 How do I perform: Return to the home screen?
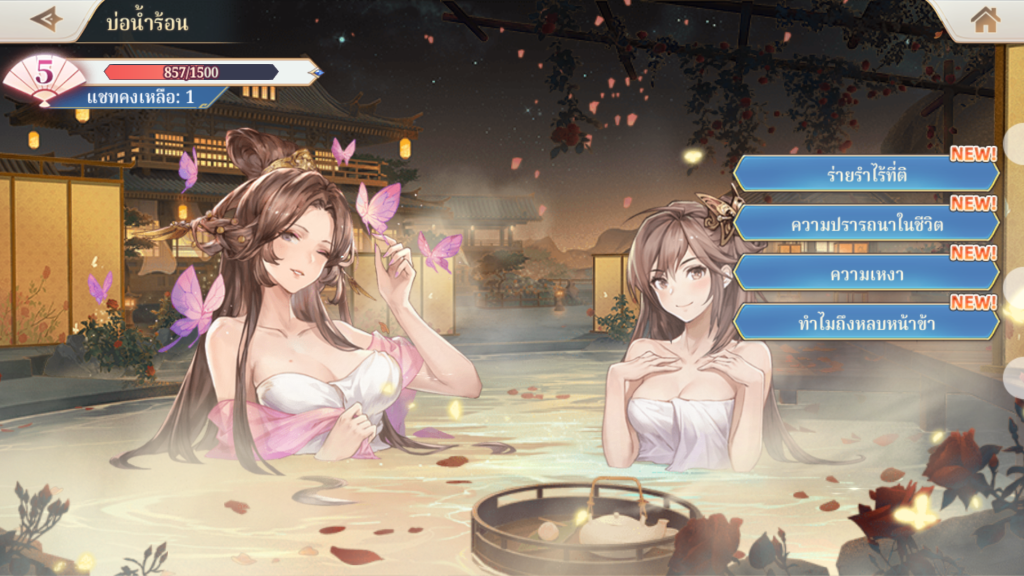pyautogui.click(x=985, y=19)
